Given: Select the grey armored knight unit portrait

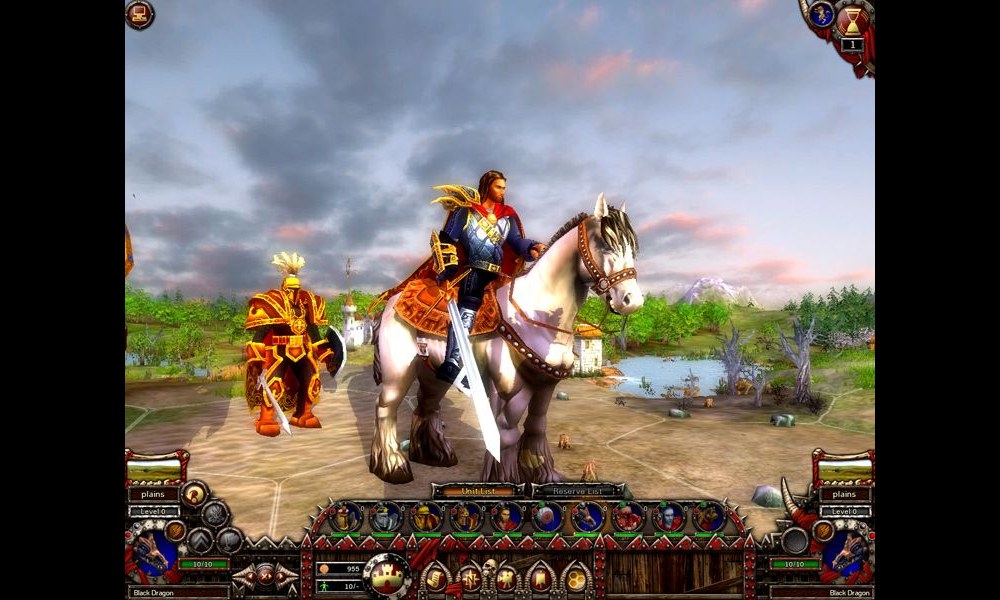Looking at the screenshot, I should coord(386,517).
